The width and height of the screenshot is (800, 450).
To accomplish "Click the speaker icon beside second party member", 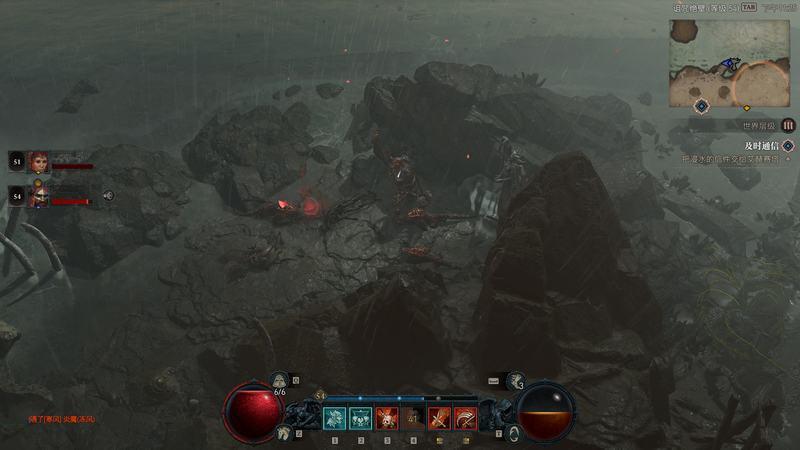I will 108,196.
